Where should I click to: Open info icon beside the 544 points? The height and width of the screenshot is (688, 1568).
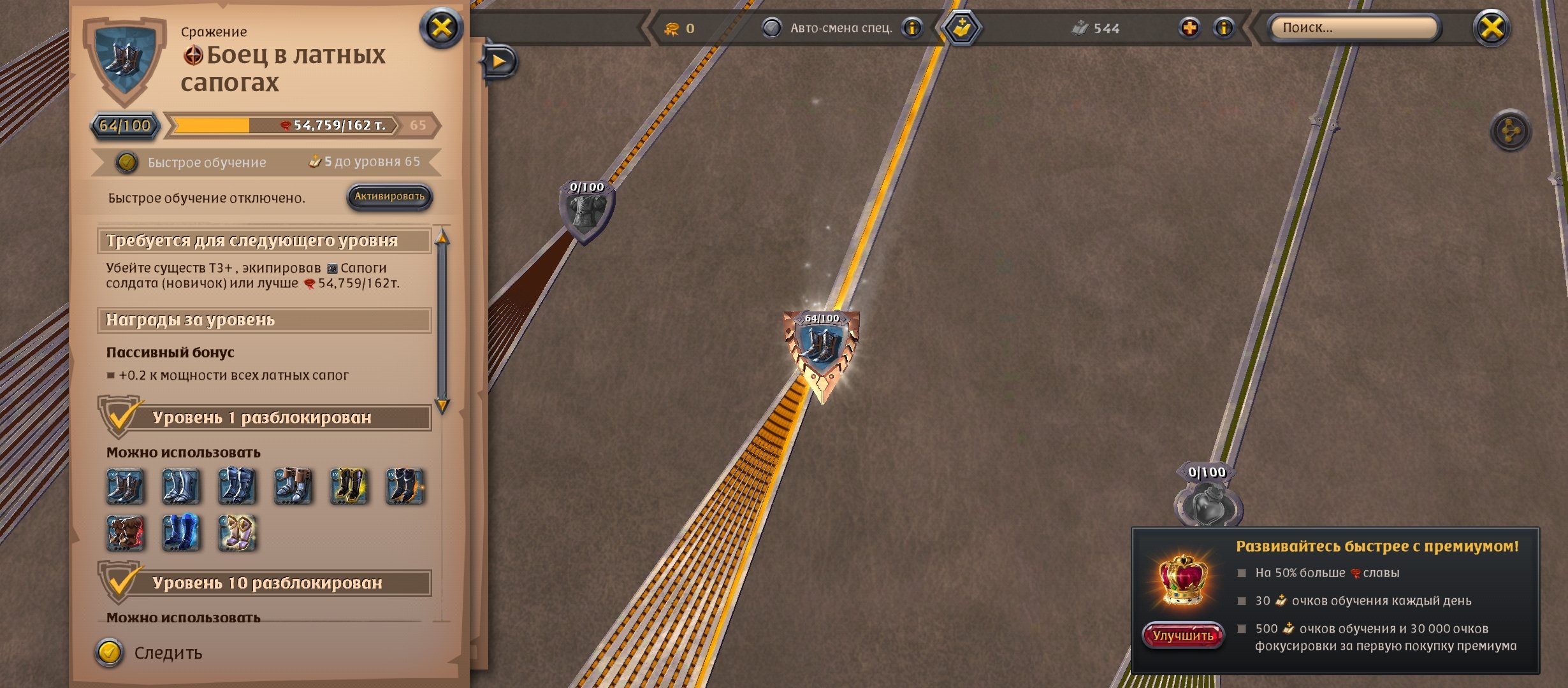pyautogui.click(x=1224, y=28)
